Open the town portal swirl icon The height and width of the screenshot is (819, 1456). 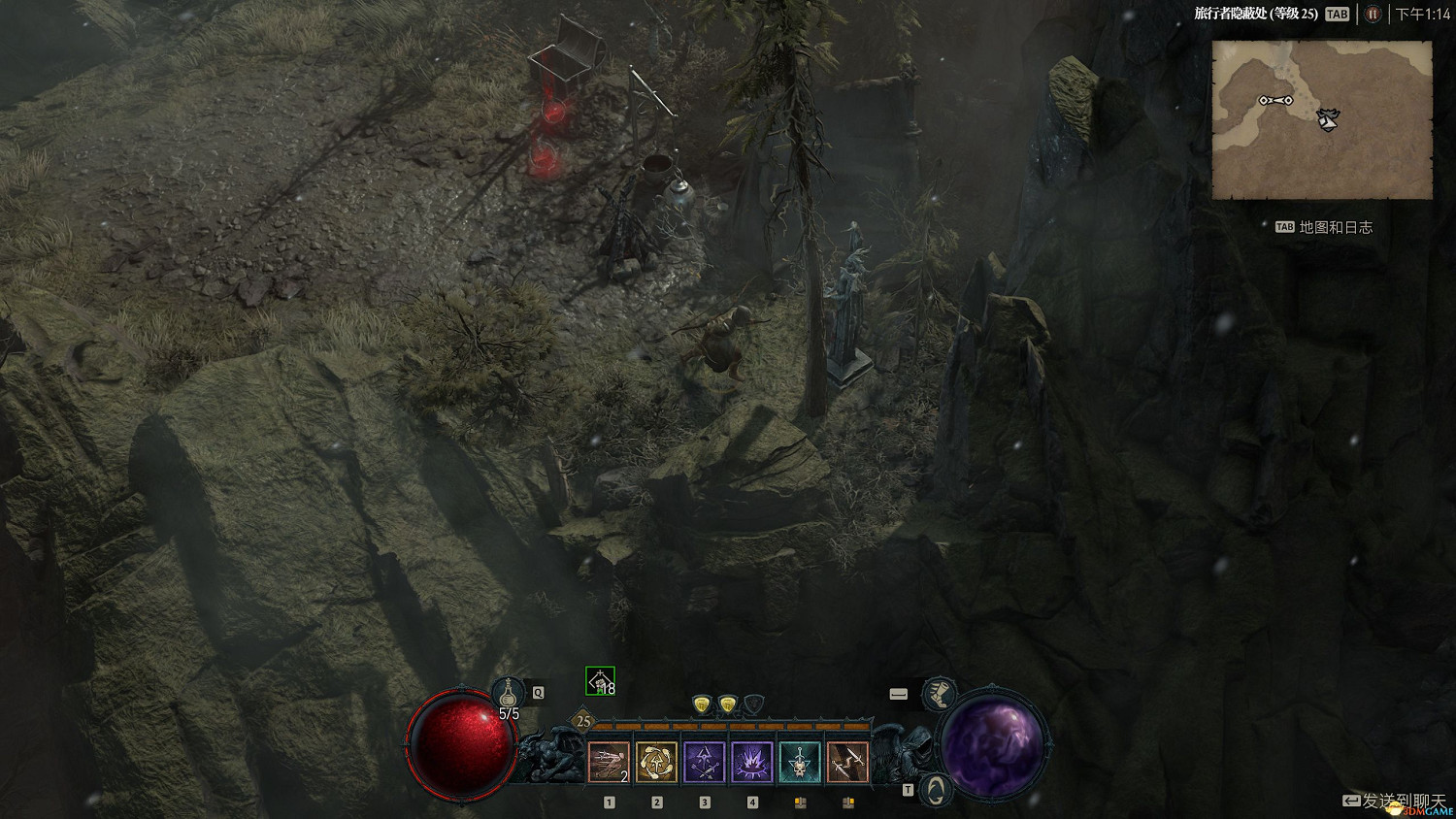pyautogui.click(x=934, y=788)
